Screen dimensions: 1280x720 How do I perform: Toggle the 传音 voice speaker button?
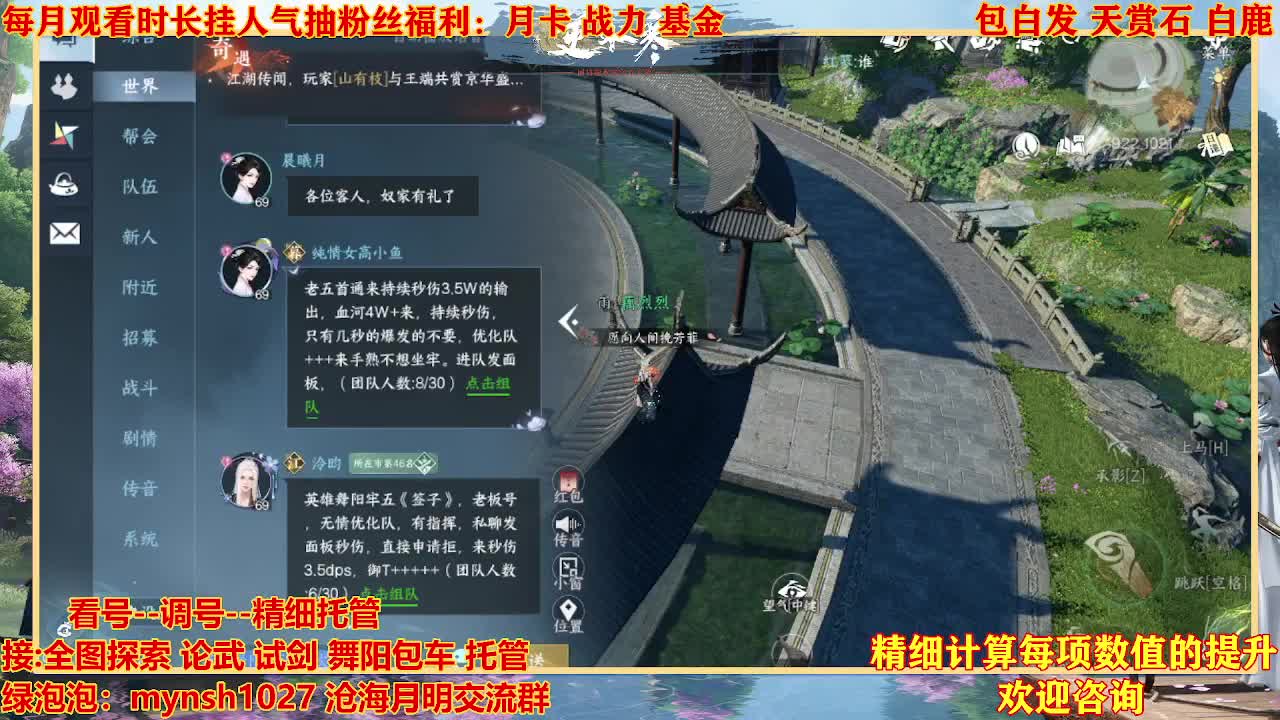(x=568, y=523)
